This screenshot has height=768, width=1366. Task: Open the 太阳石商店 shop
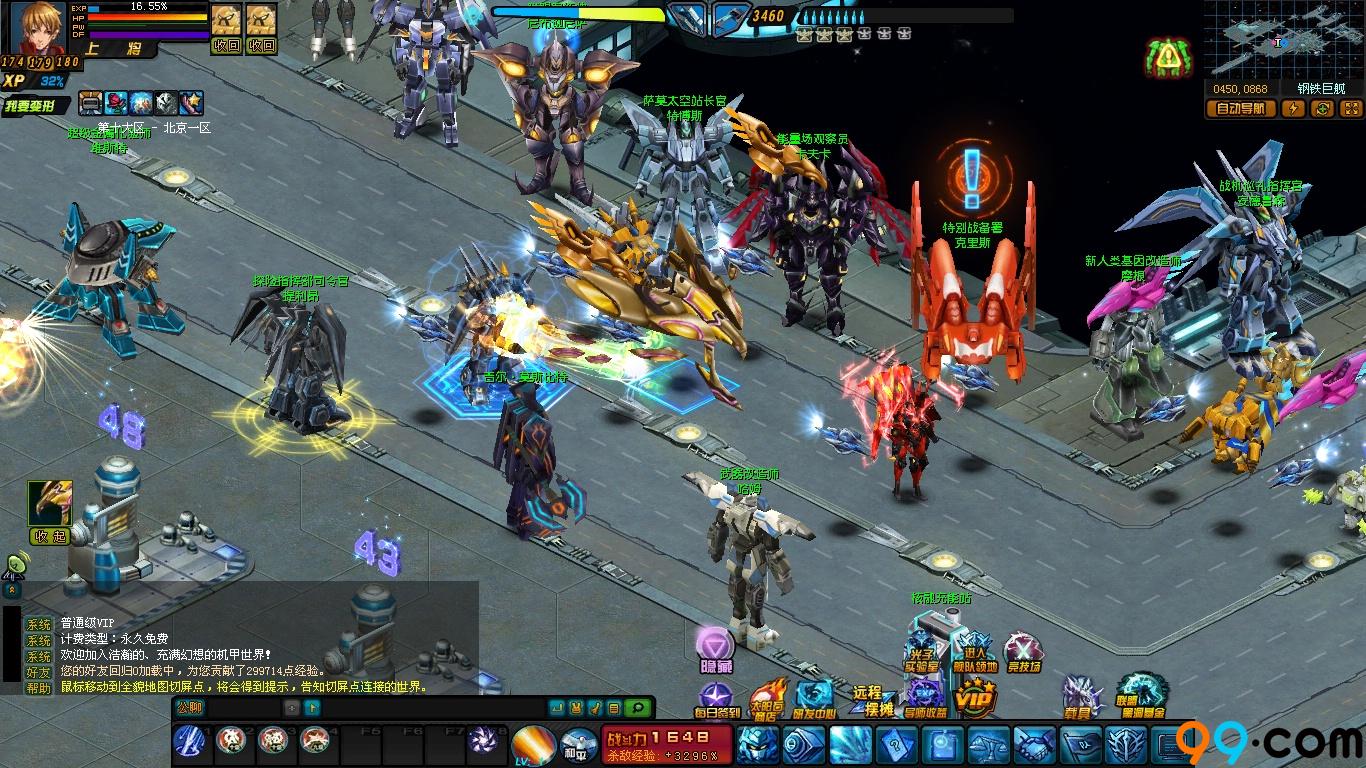[767, 699]
